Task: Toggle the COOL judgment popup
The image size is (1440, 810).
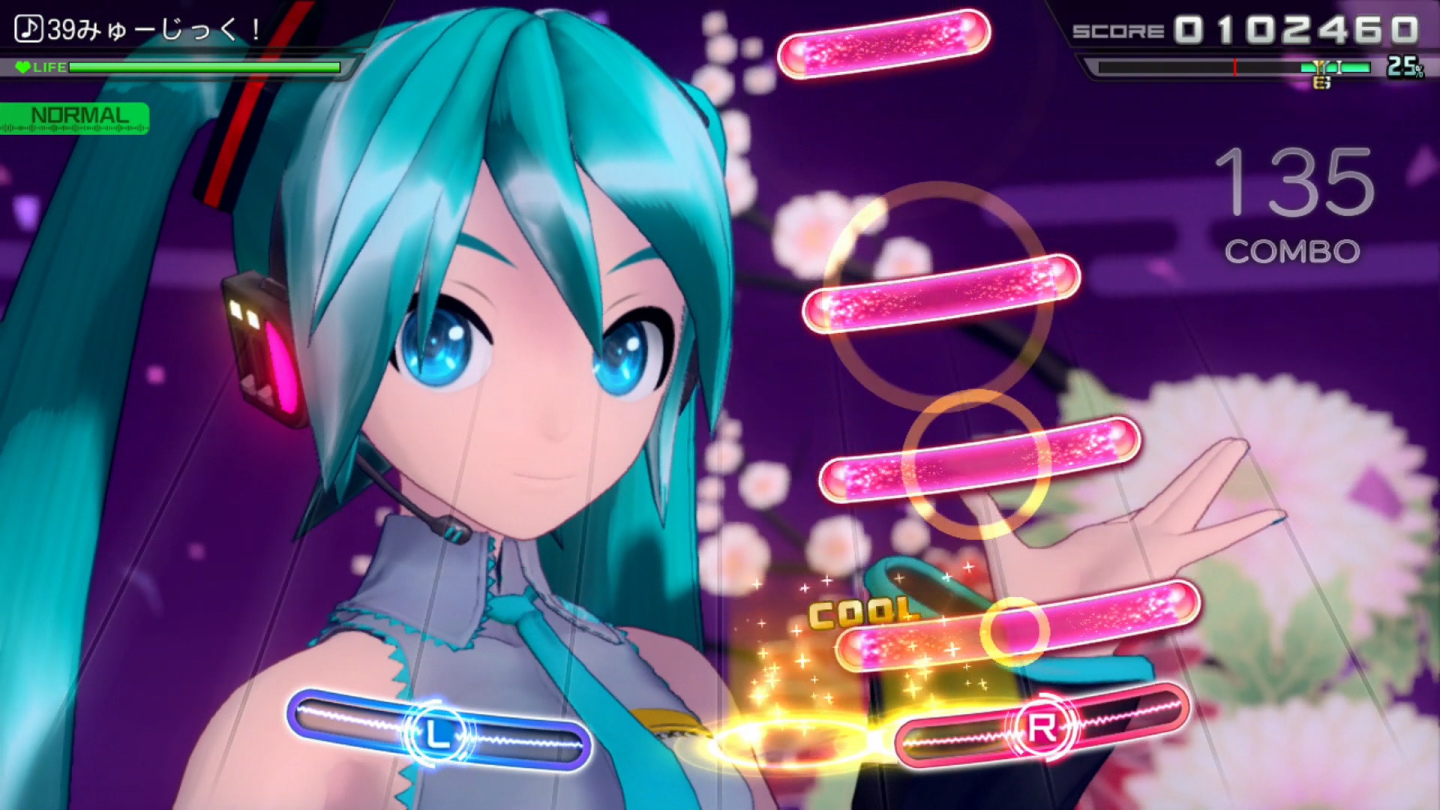Action: coord(863,611)
